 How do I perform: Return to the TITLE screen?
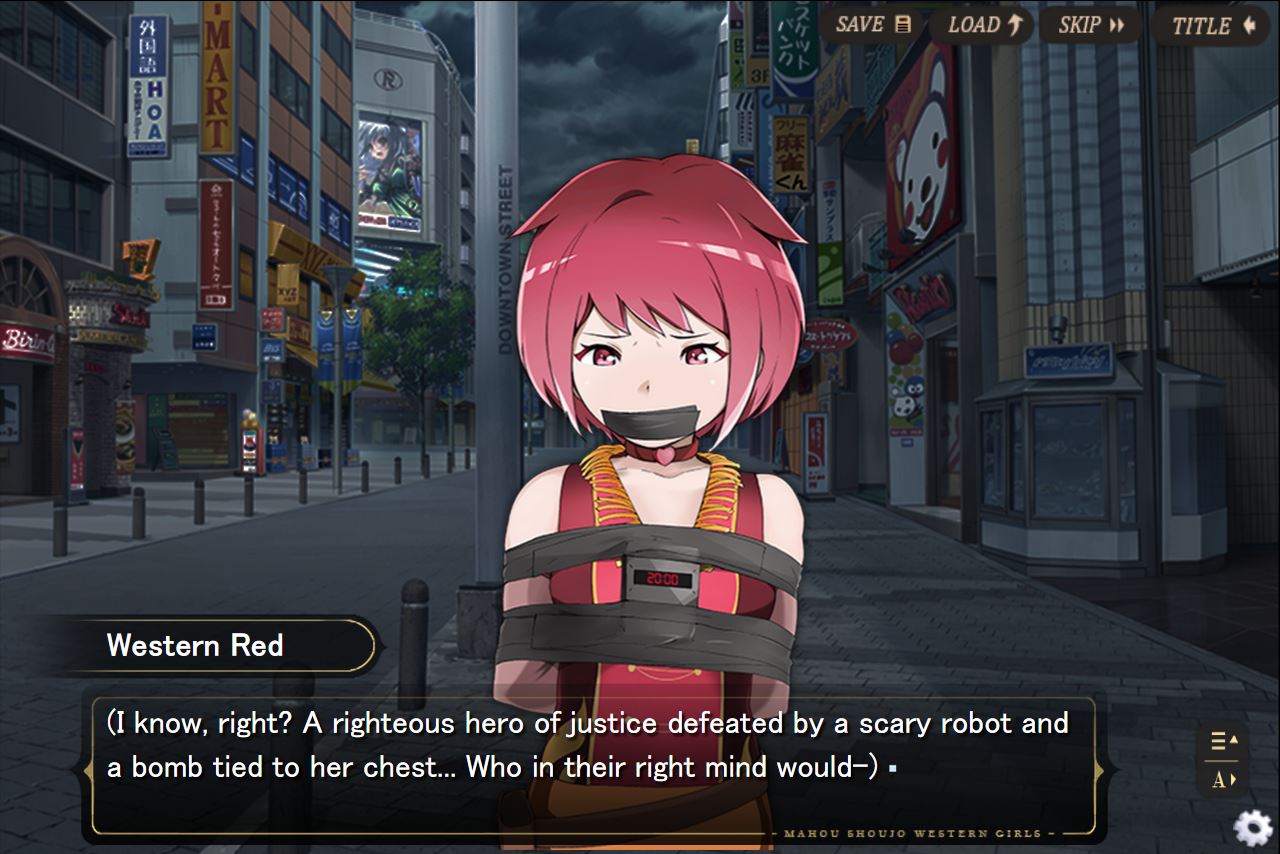click(x=1212, y=25)
